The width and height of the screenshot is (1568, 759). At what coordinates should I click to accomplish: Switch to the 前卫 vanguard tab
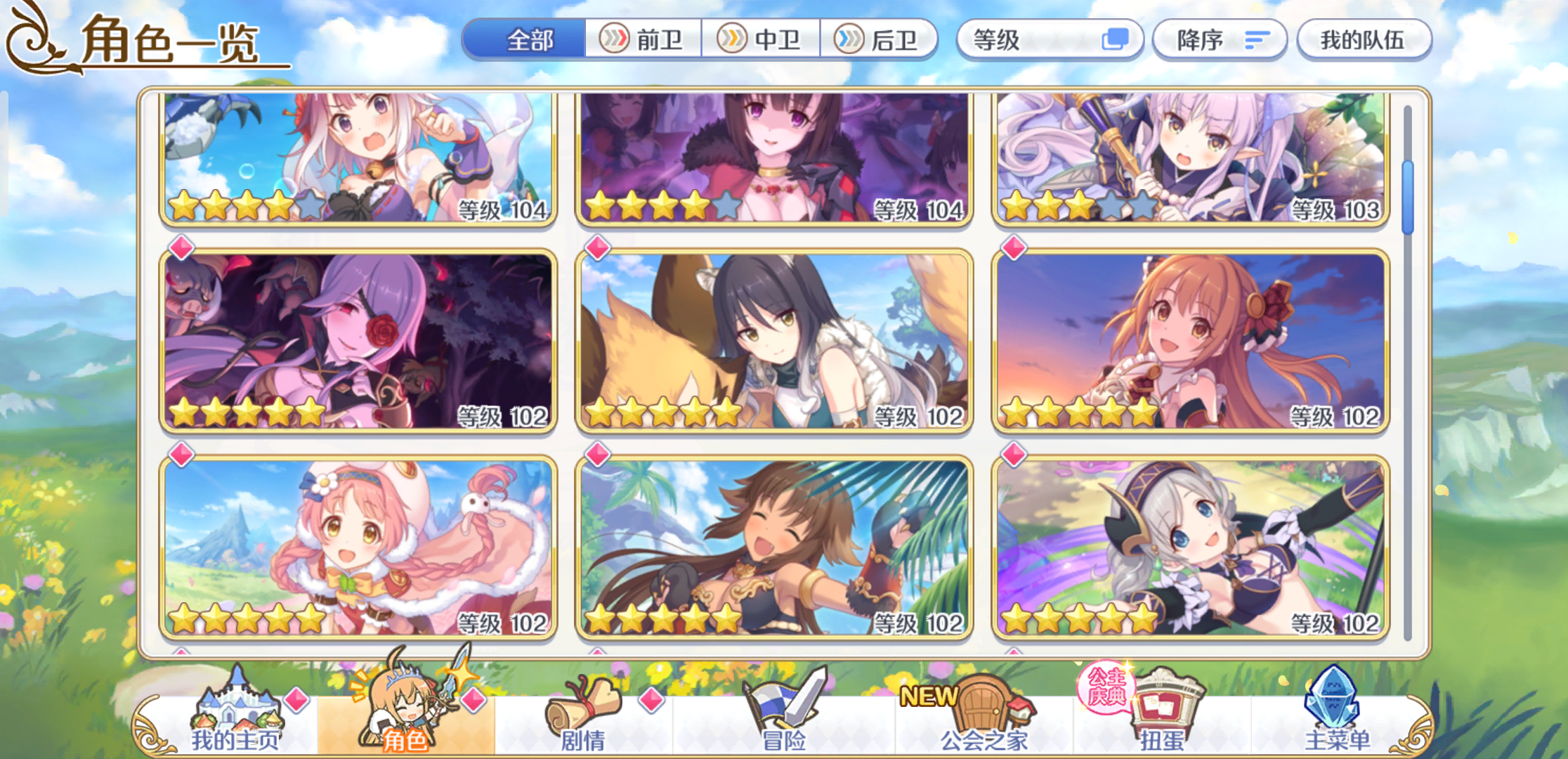pyautogui.click(x=643, y=40)
